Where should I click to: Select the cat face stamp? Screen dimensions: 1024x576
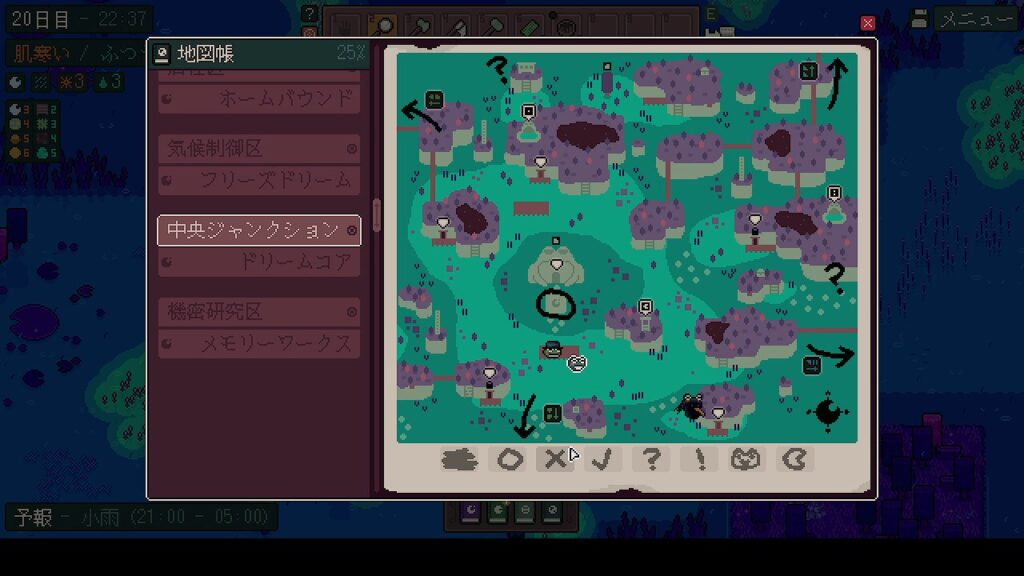pos(746,459)
